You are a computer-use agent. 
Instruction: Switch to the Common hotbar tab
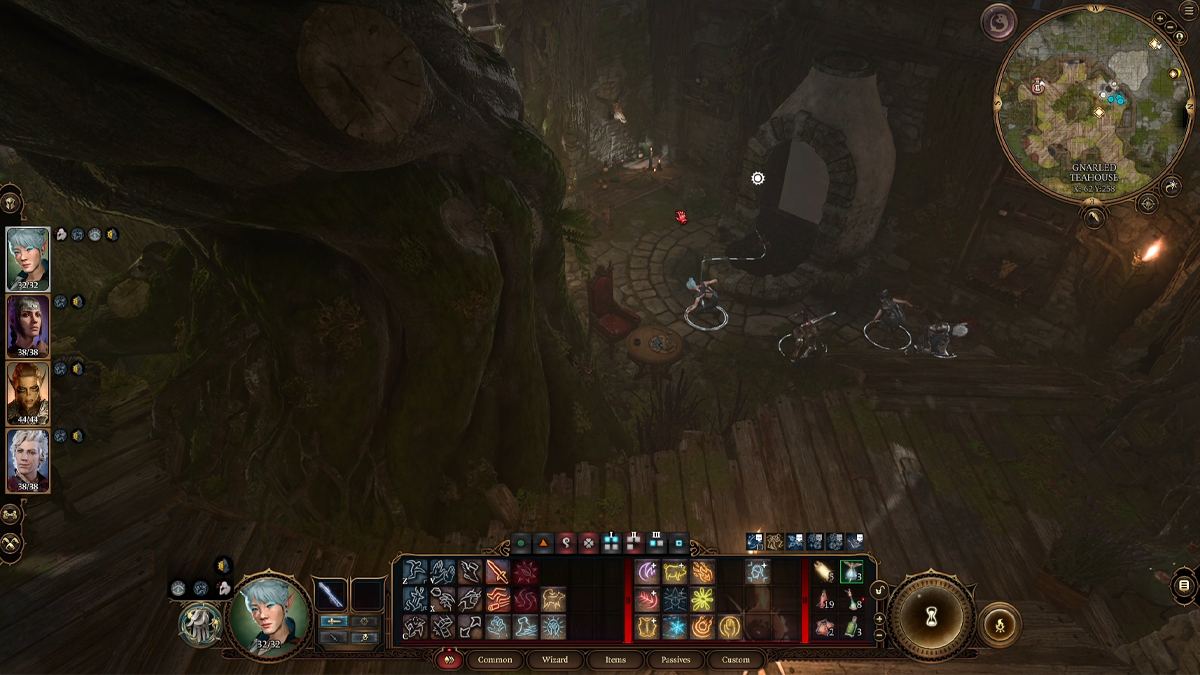click(495, 660)
